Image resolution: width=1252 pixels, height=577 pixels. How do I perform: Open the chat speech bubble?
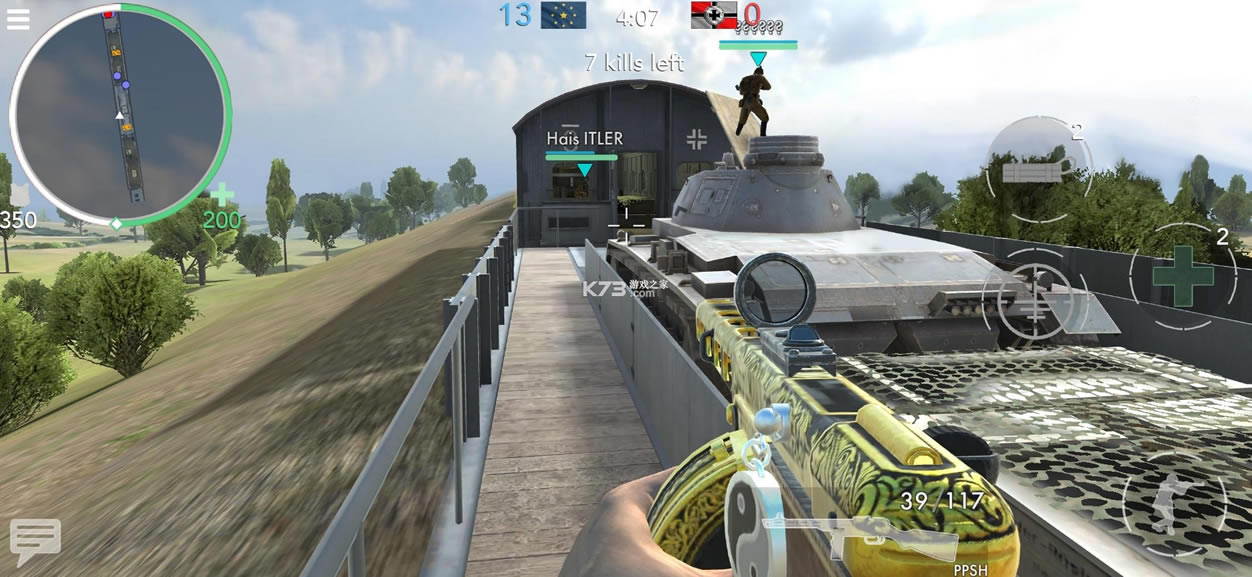click(x=35, y=541)
